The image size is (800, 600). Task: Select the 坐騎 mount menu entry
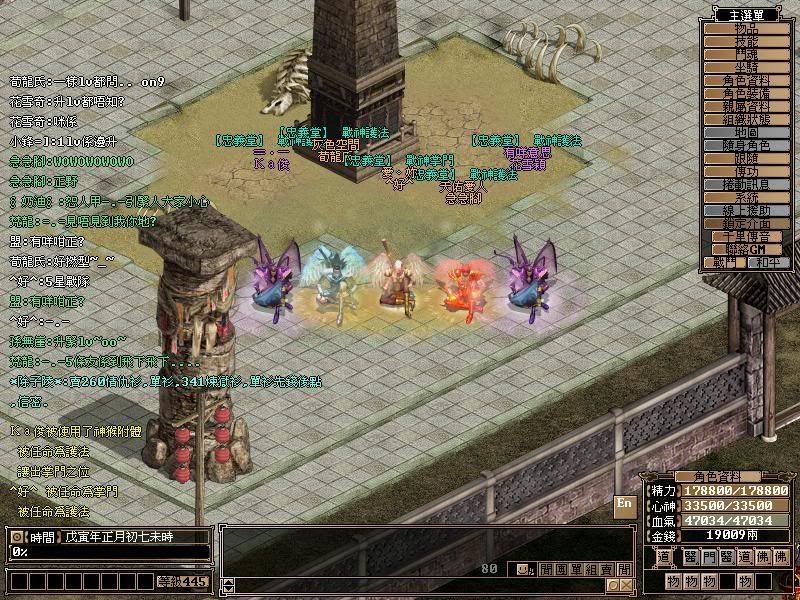point(747,68)
